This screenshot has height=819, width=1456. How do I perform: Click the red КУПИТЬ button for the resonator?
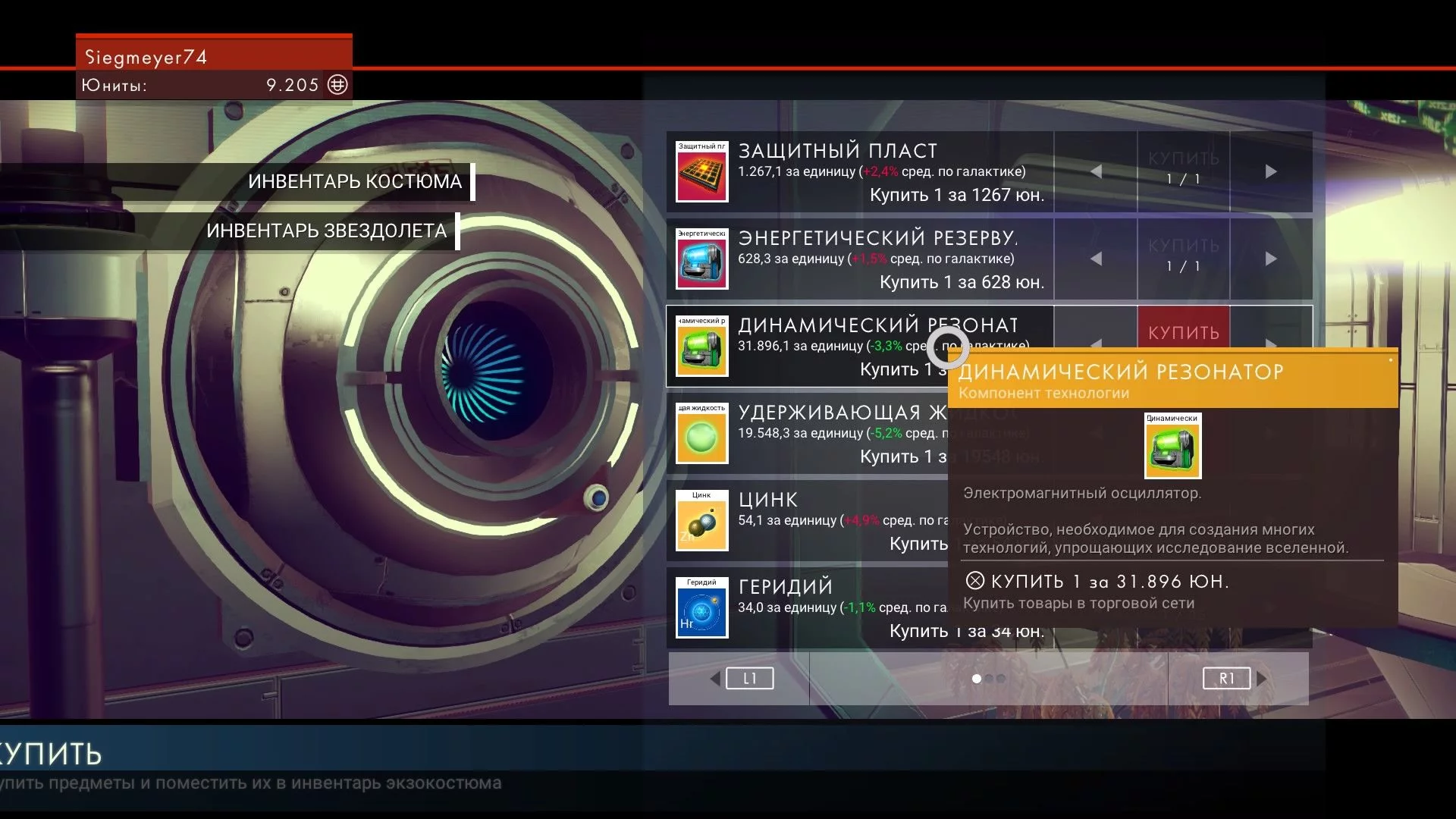point(1183,332)
